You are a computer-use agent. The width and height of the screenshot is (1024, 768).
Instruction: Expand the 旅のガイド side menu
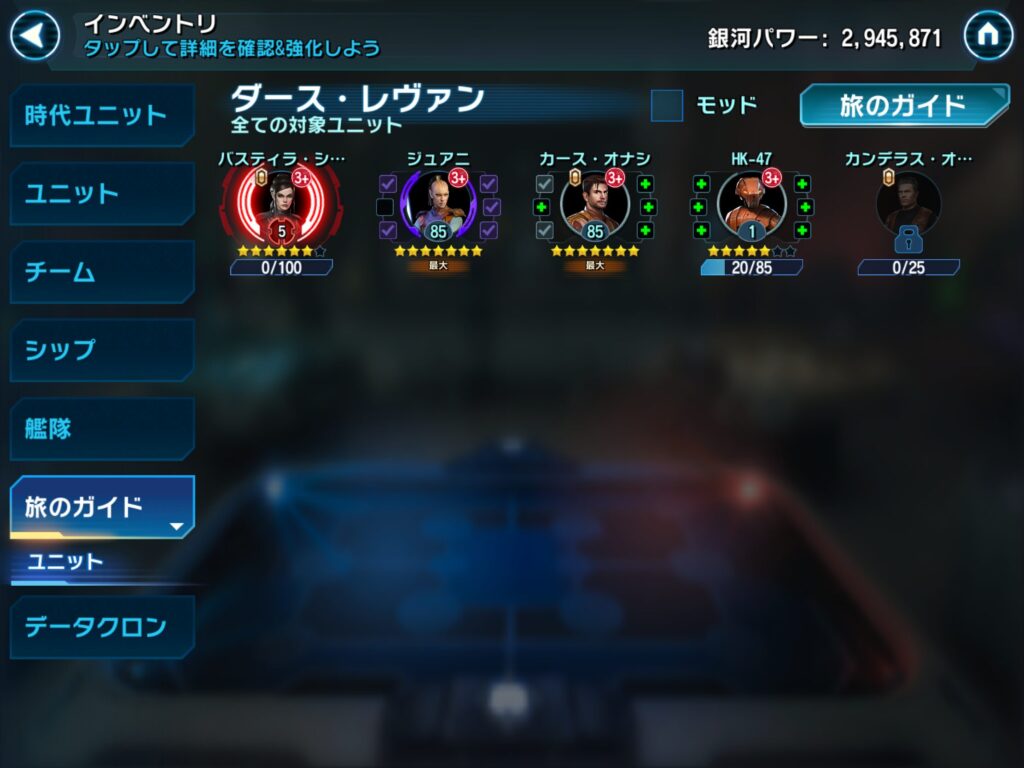(102, 507)
